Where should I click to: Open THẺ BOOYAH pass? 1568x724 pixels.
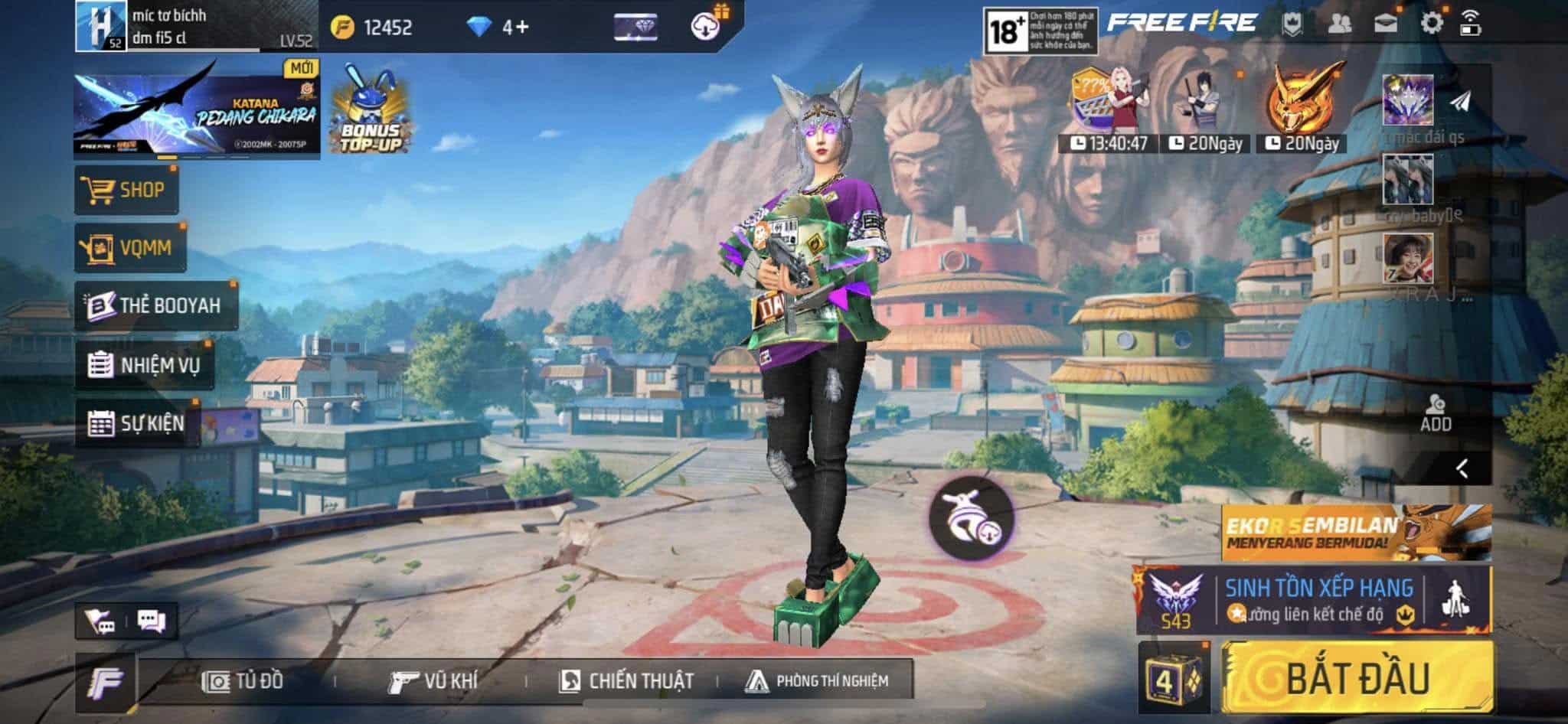[156, 305]
